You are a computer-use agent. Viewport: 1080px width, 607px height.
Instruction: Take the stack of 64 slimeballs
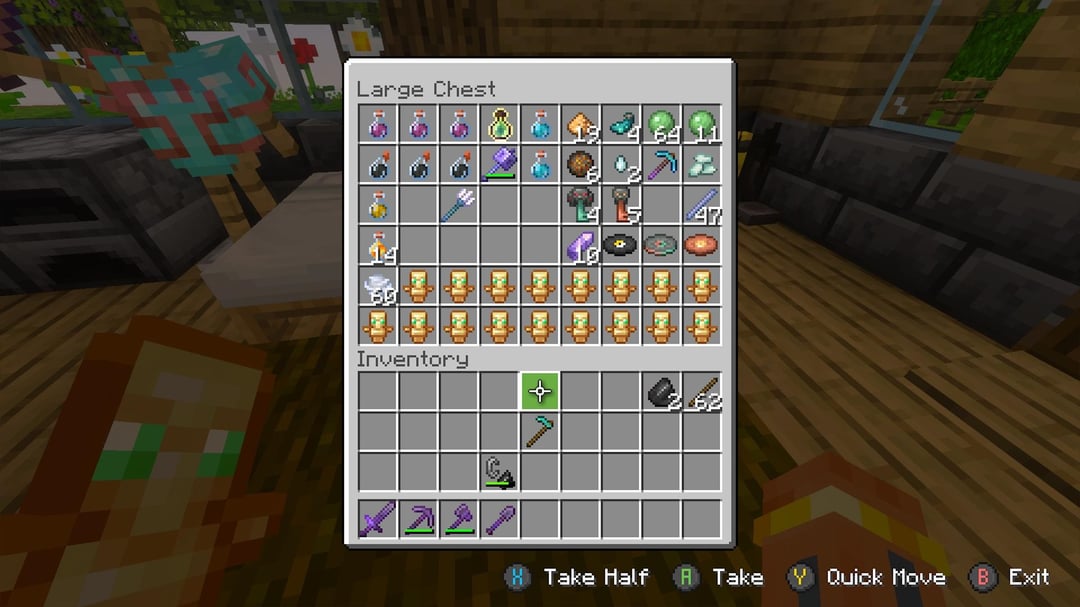(x=661, y=125)
